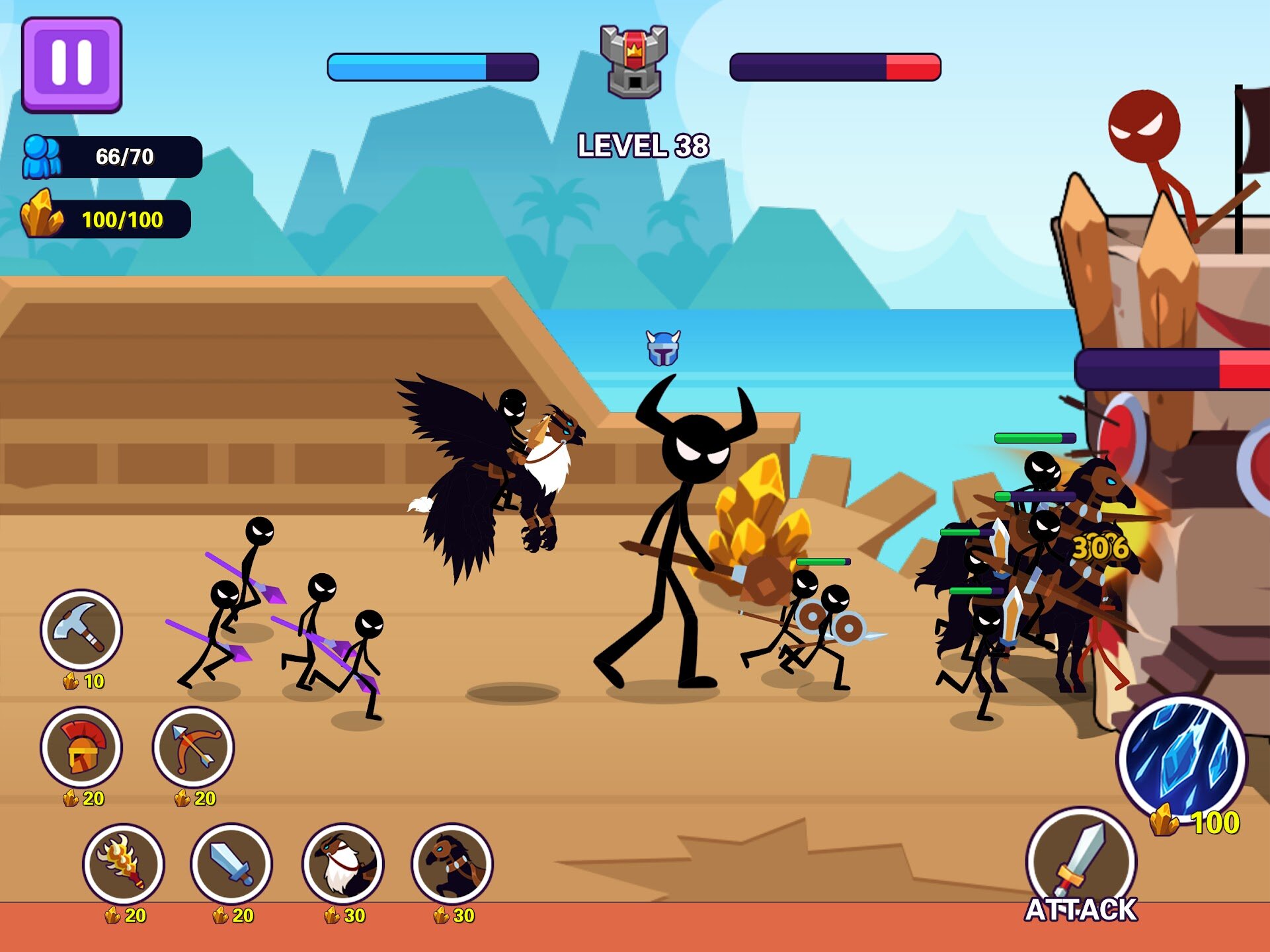Spawn the pickaxe miner unit
This screenshot has width=1270, height=952.
pos(81,629)
